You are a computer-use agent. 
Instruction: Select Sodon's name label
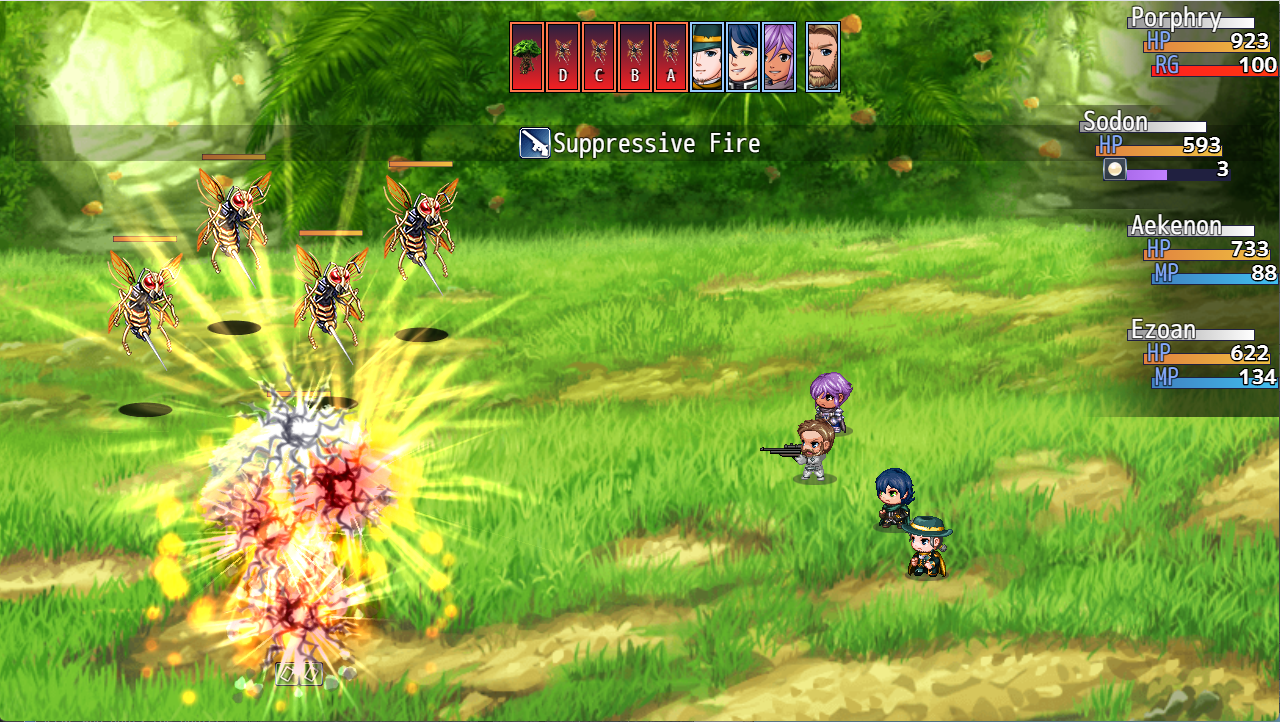click(1113, 121)
